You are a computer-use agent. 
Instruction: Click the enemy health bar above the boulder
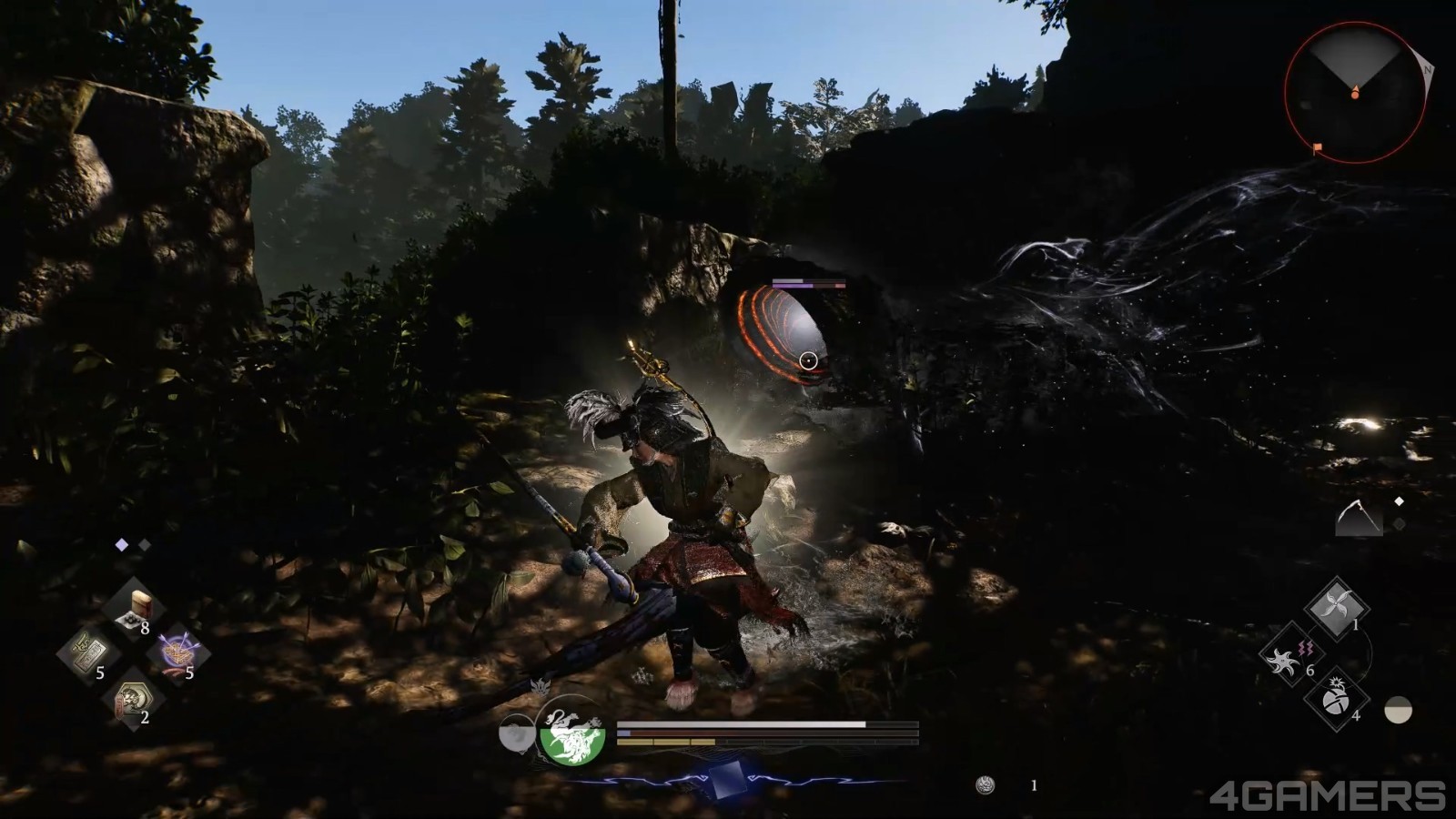(810, 283)
